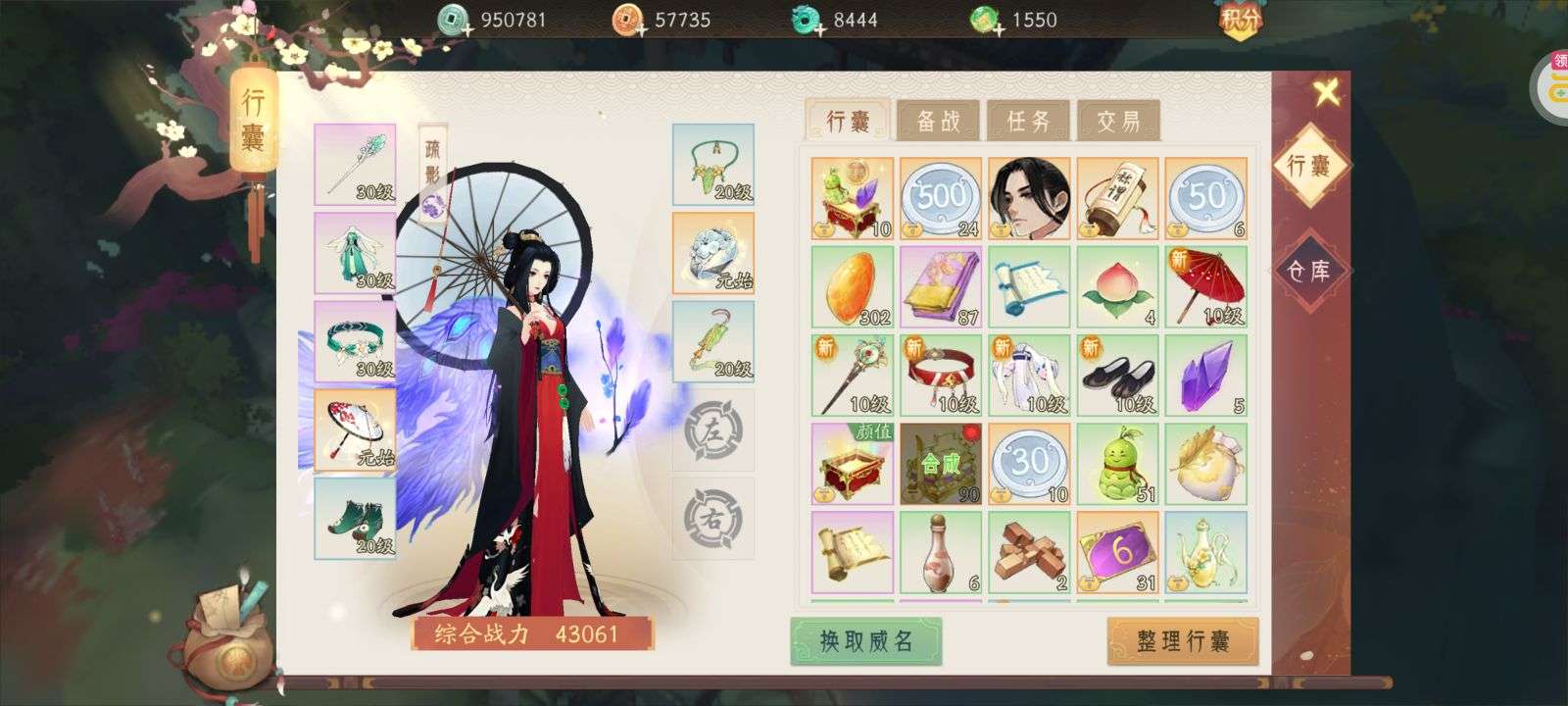Image resolution: width=1568 pixels, height=706 pixels.
Task: Click the 合成 synthesis item slot
Action: coord(940,463)
